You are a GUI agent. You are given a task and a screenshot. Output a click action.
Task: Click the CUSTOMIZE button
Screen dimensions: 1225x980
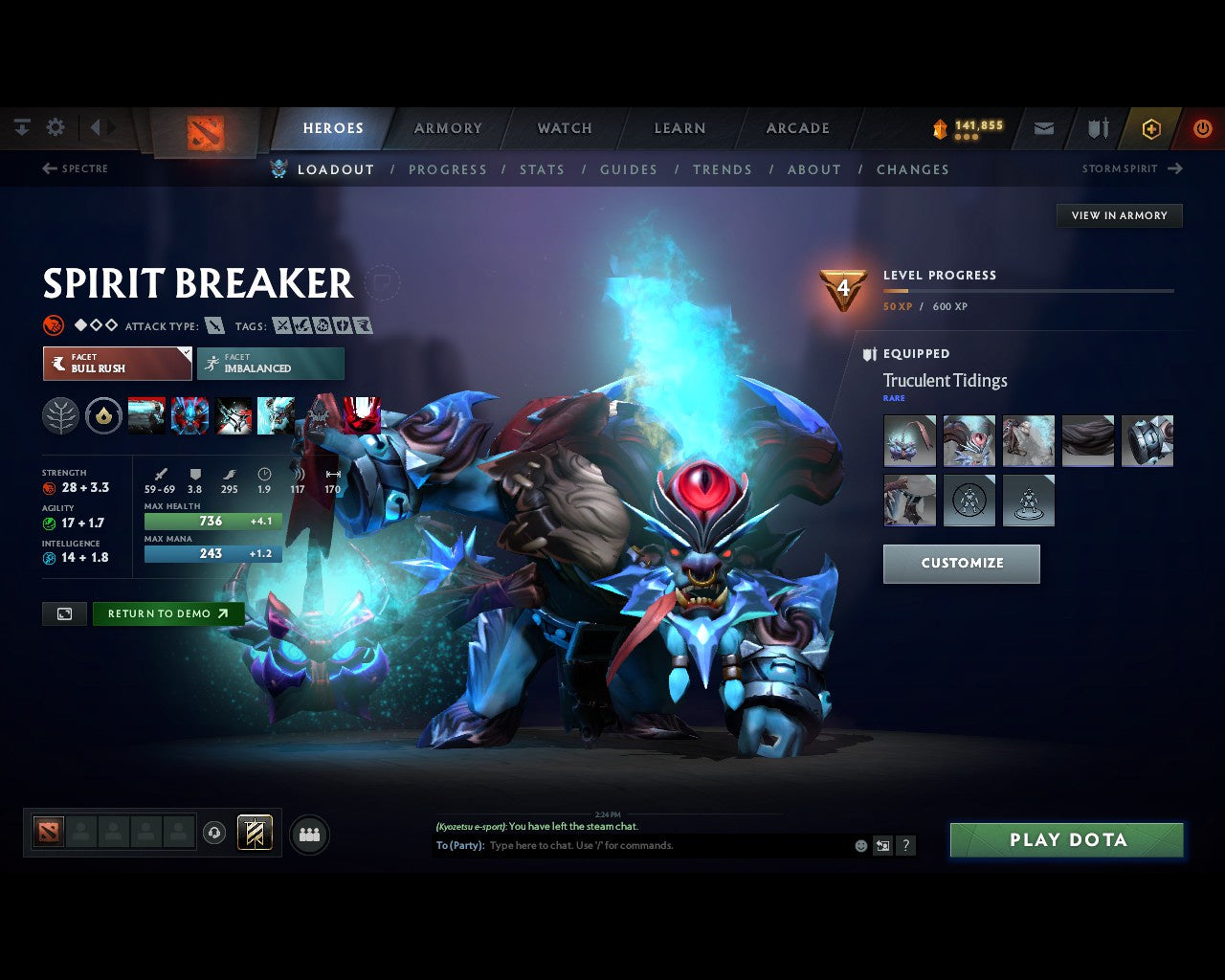pyautogui.click(x=961, y=564)
